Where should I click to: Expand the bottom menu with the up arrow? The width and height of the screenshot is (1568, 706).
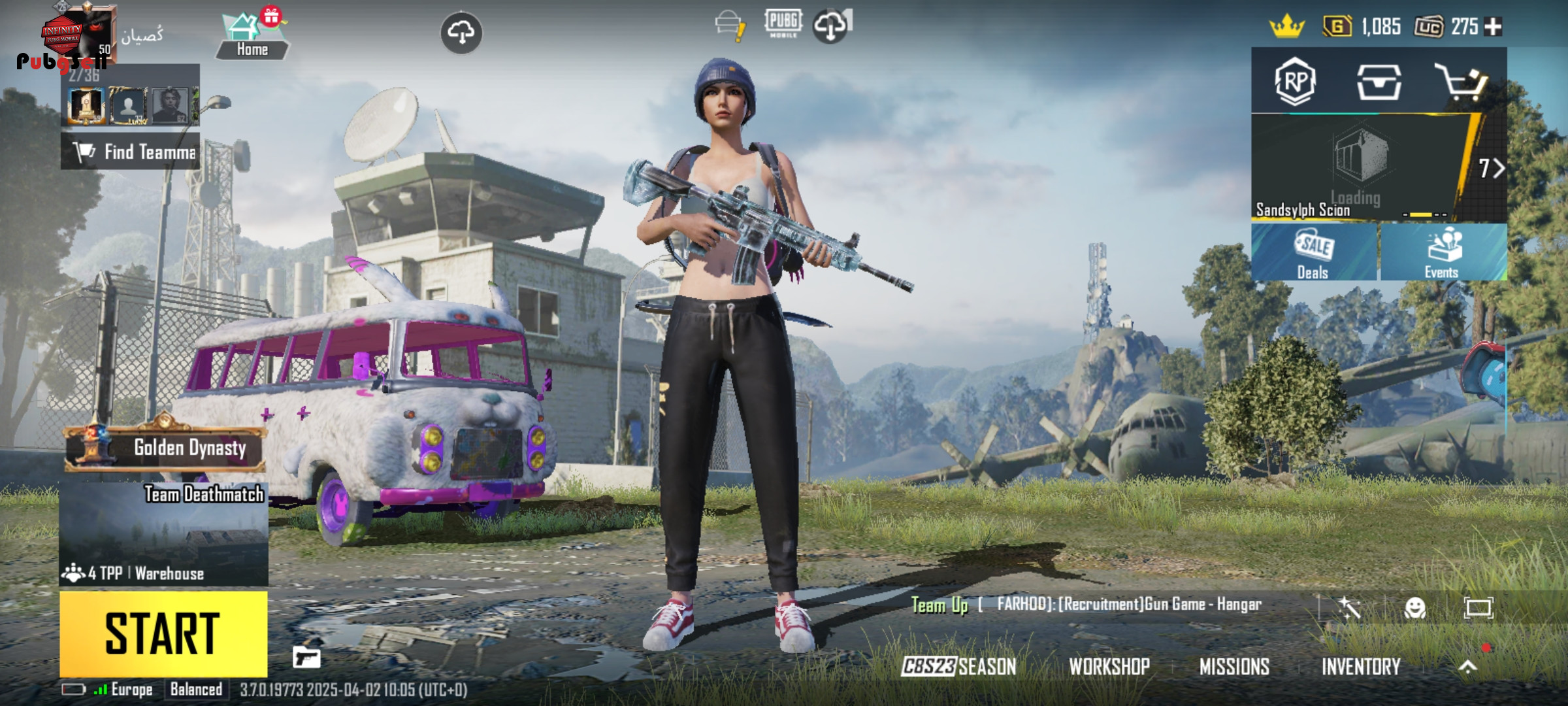tap(1467, 666)
